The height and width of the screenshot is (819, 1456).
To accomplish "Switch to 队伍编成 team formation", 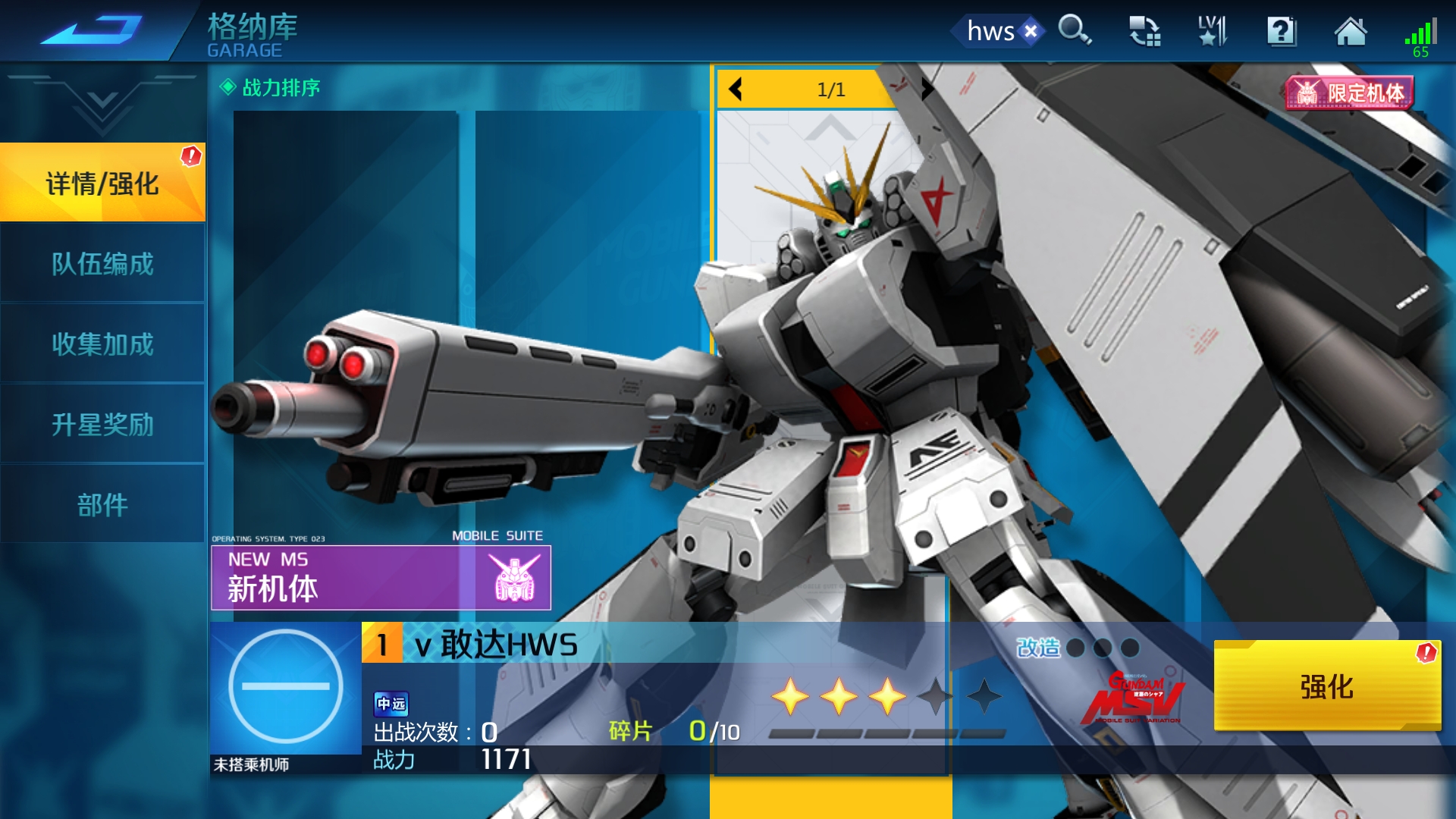I will pos(102,264).
